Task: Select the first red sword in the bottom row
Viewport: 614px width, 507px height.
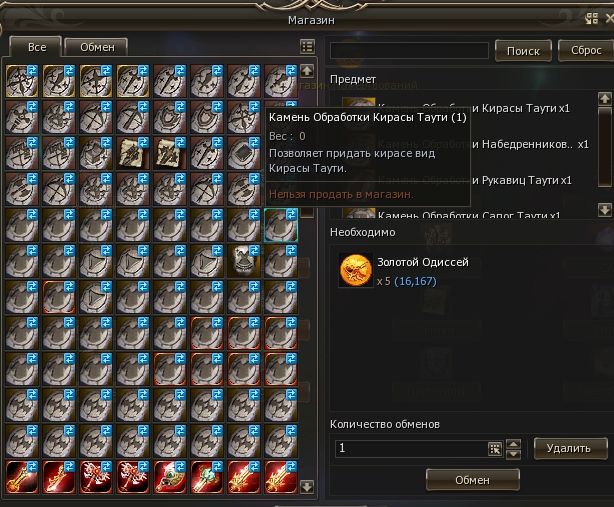Action: (x=21, y=478)
